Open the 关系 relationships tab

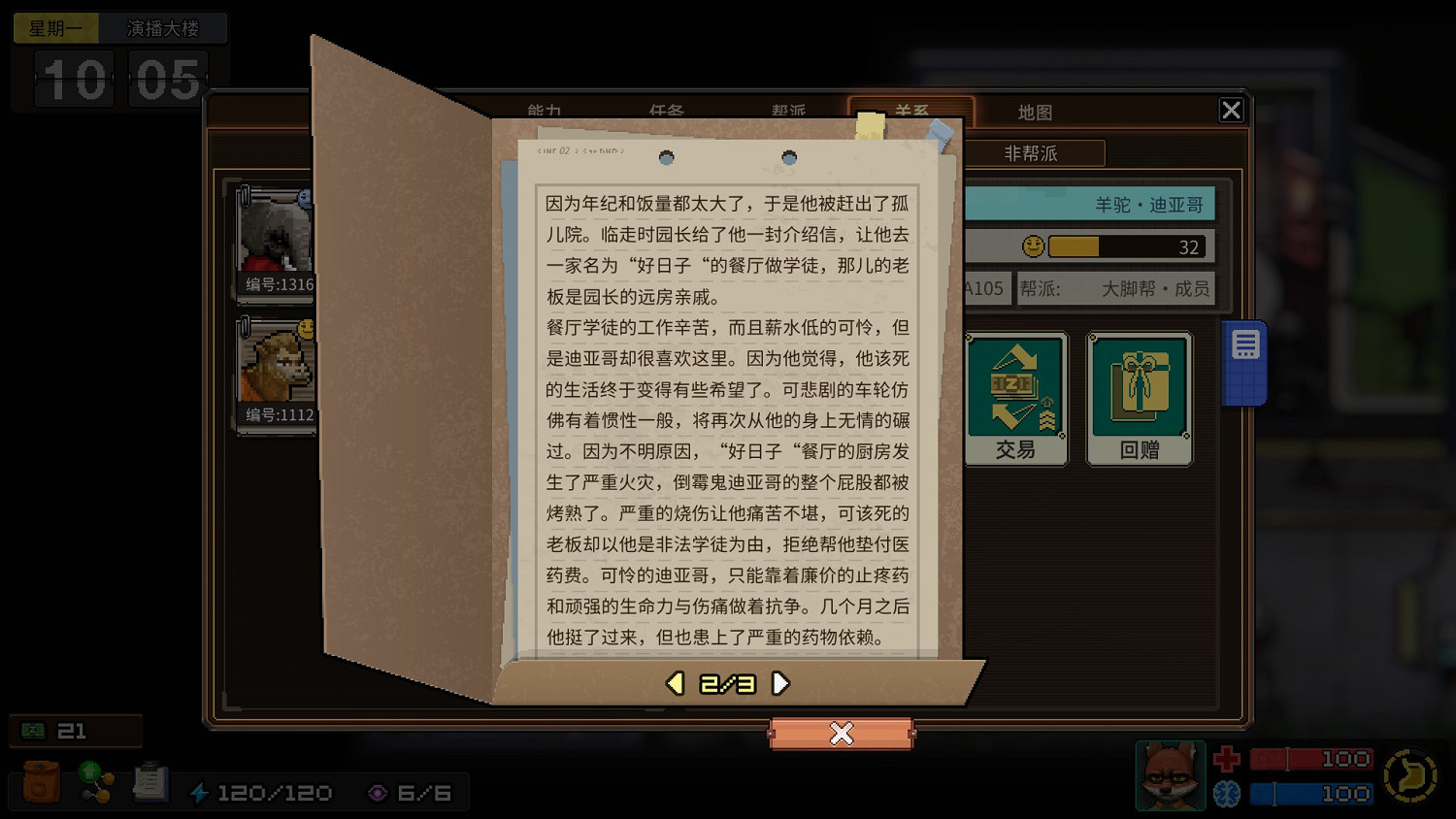[912, 112]
